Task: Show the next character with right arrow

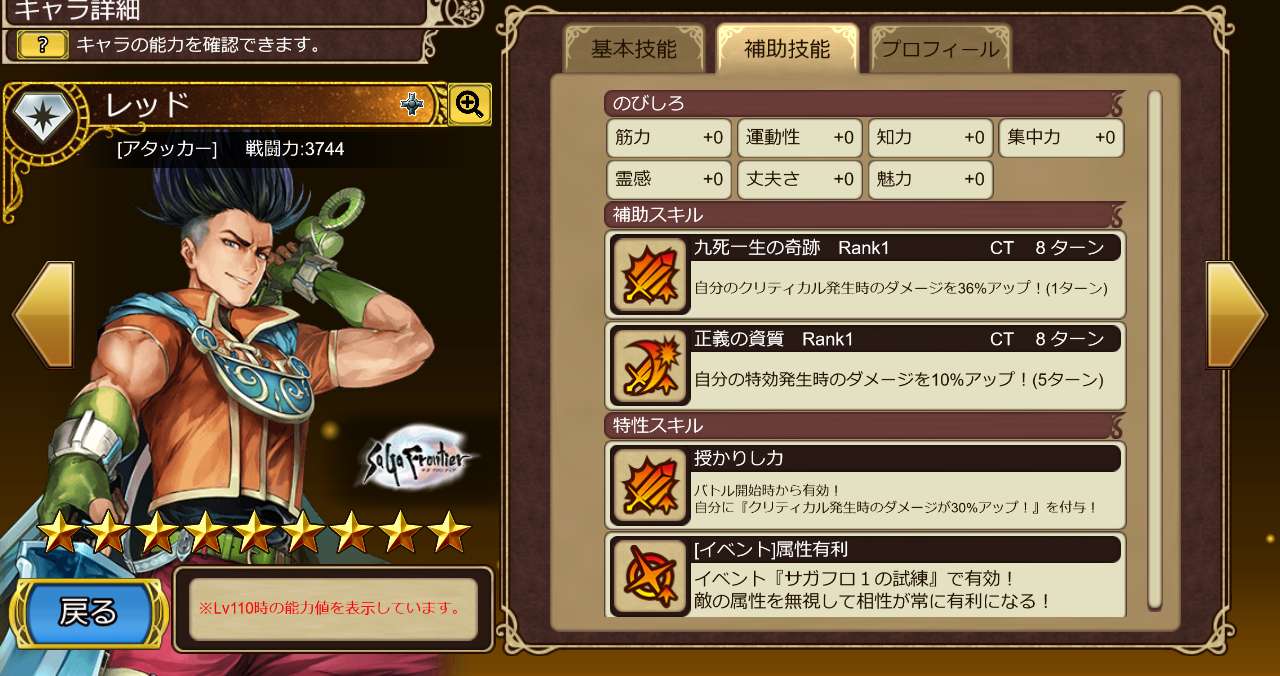Action: point(1236,314)
